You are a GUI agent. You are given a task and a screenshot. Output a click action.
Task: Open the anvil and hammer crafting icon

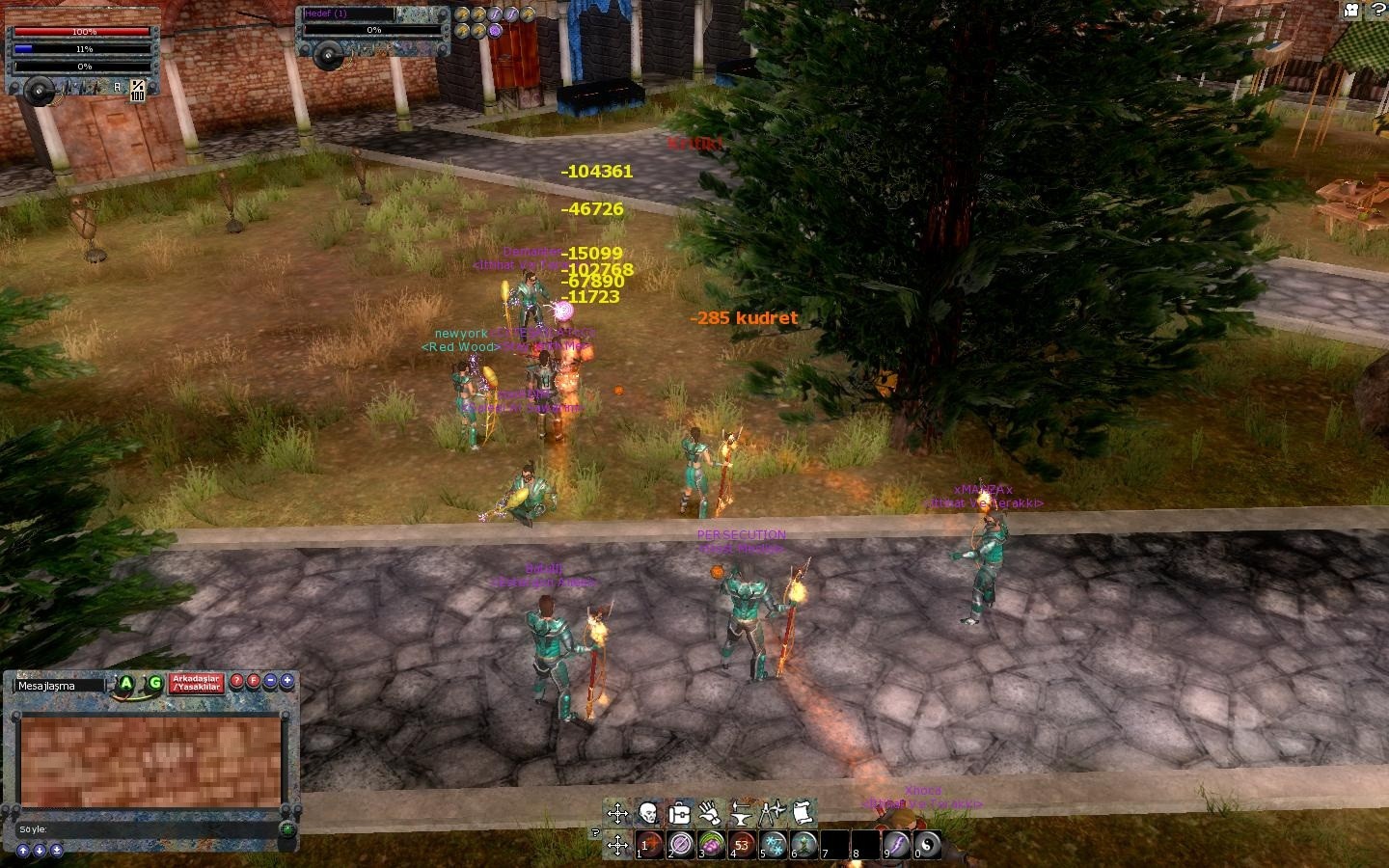coord(741,813)
